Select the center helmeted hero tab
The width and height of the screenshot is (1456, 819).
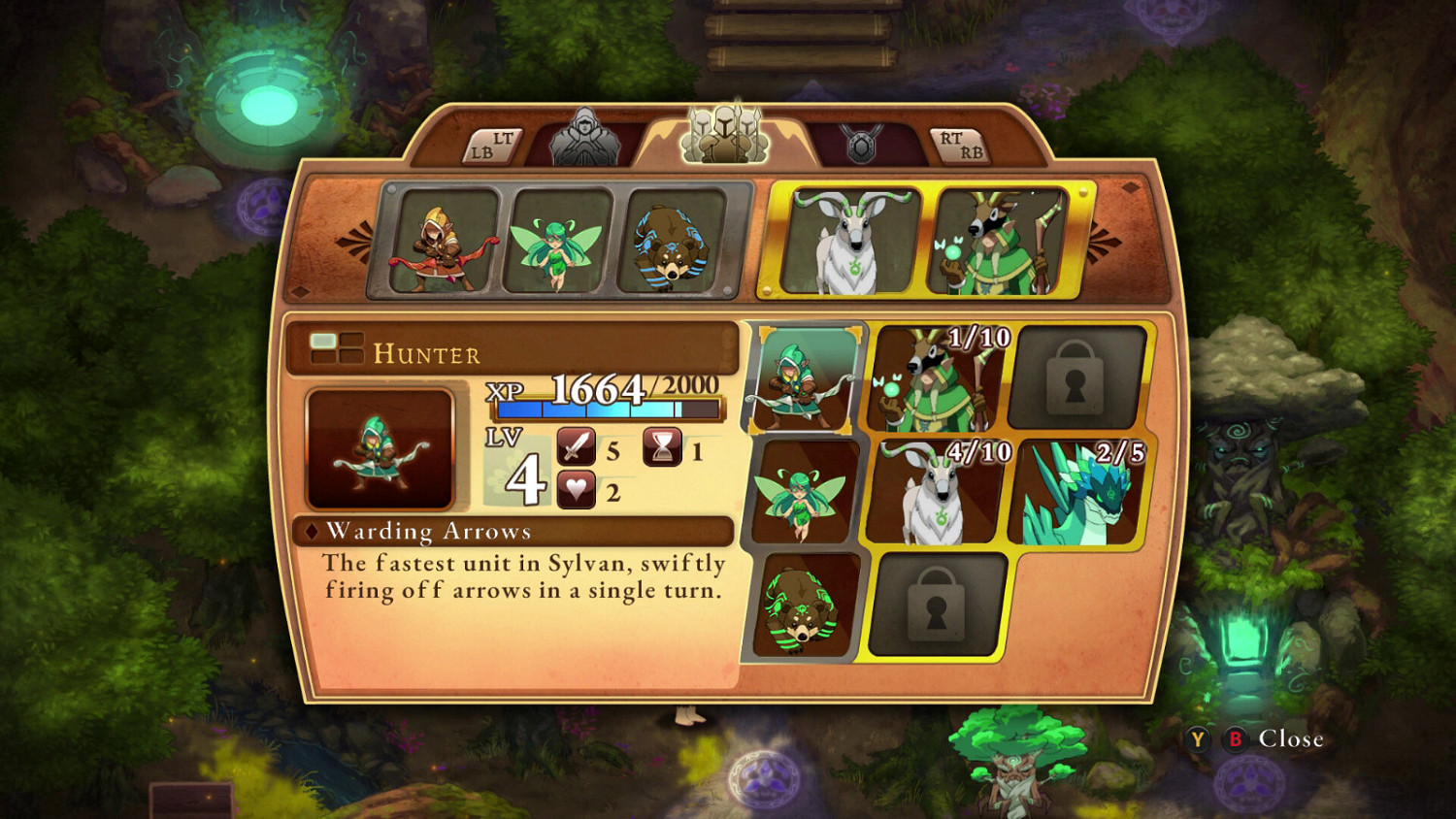click(x=726, y=136)
